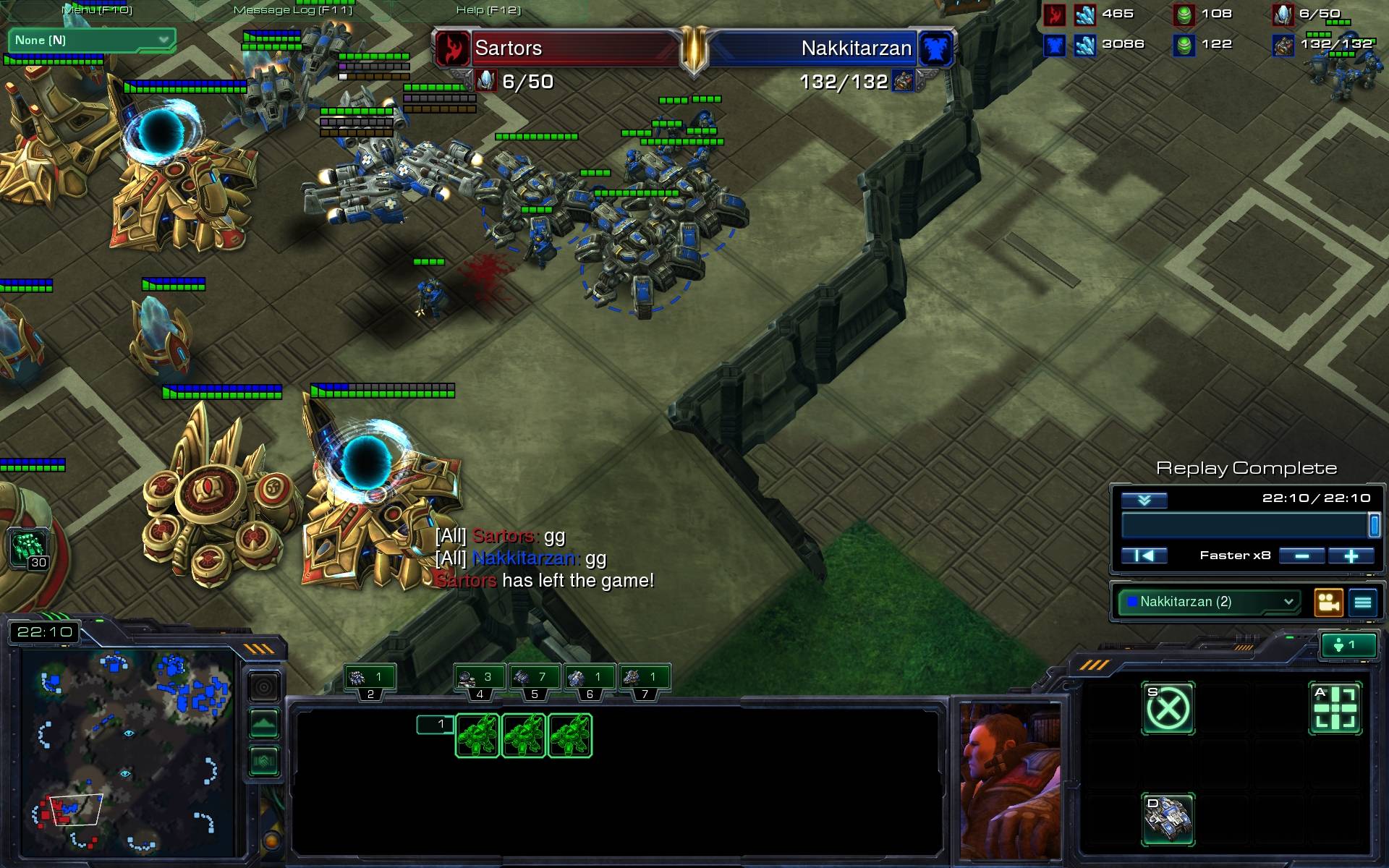
Task: Click the minimap
Action: coord(128,752)
